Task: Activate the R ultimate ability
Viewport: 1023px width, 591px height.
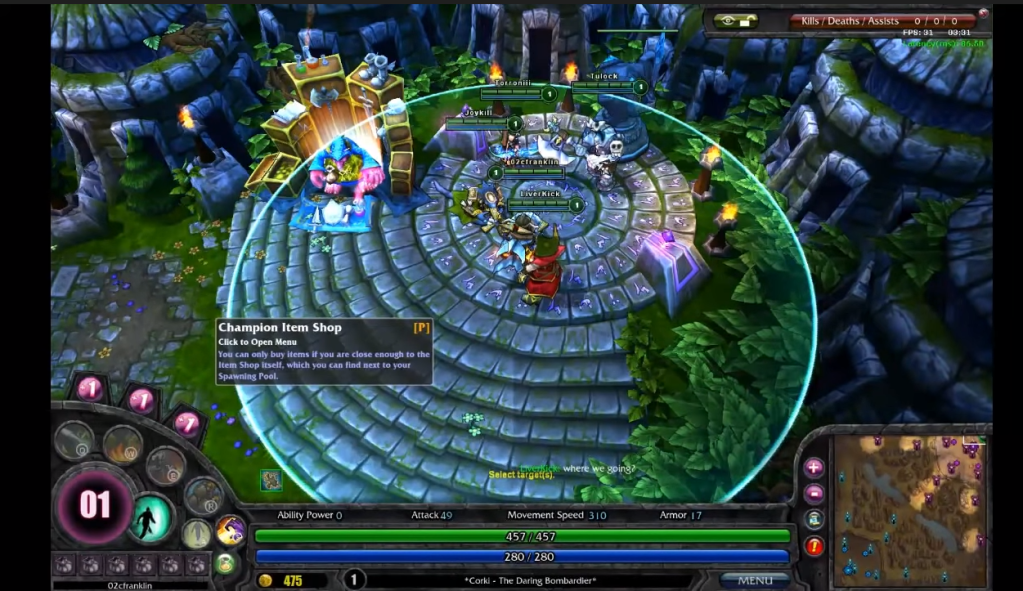Action: (x=203, y=495)
